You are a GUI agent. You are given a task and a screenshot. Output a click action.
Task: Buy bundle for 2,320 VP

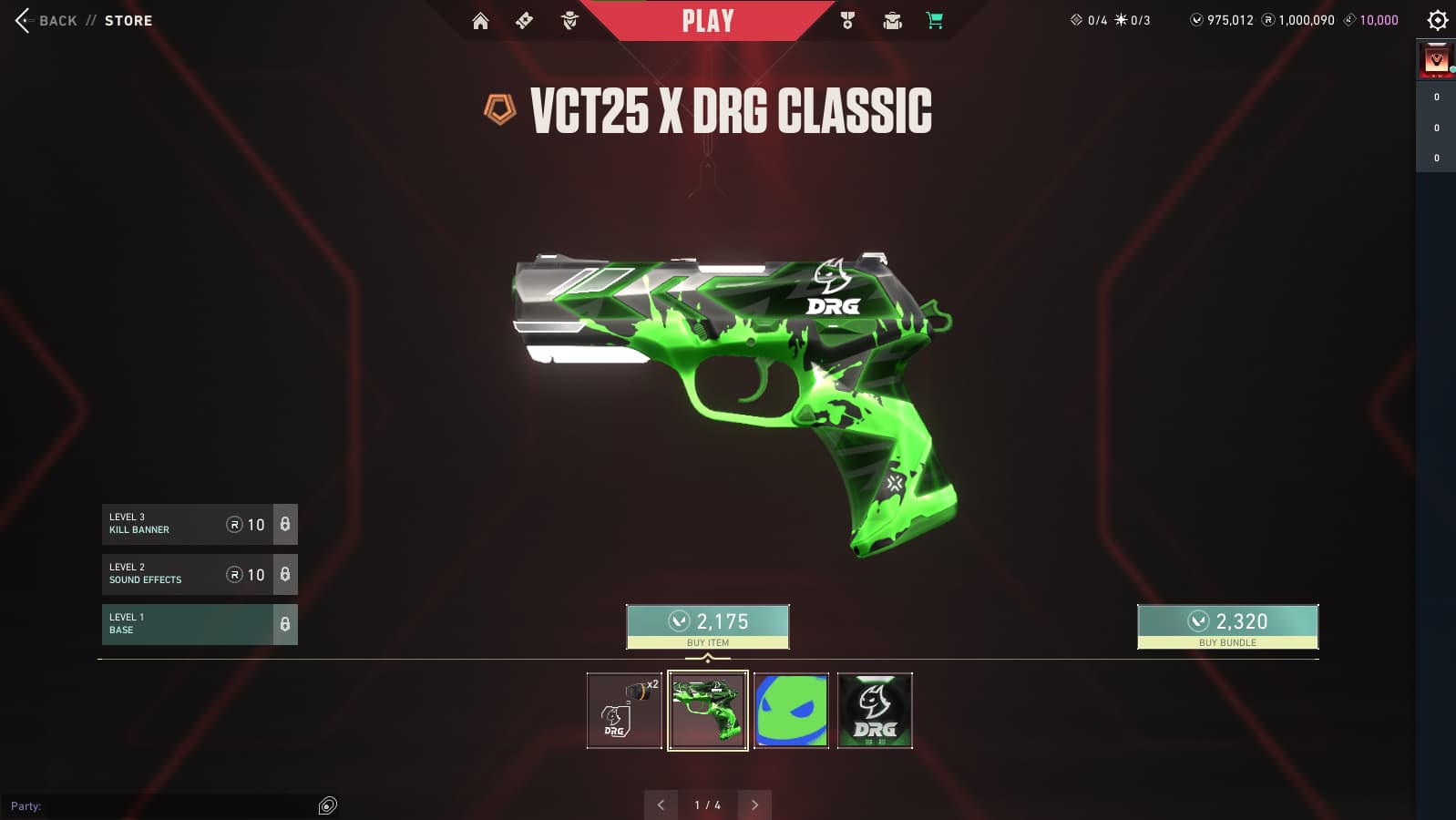[1227, 627]
